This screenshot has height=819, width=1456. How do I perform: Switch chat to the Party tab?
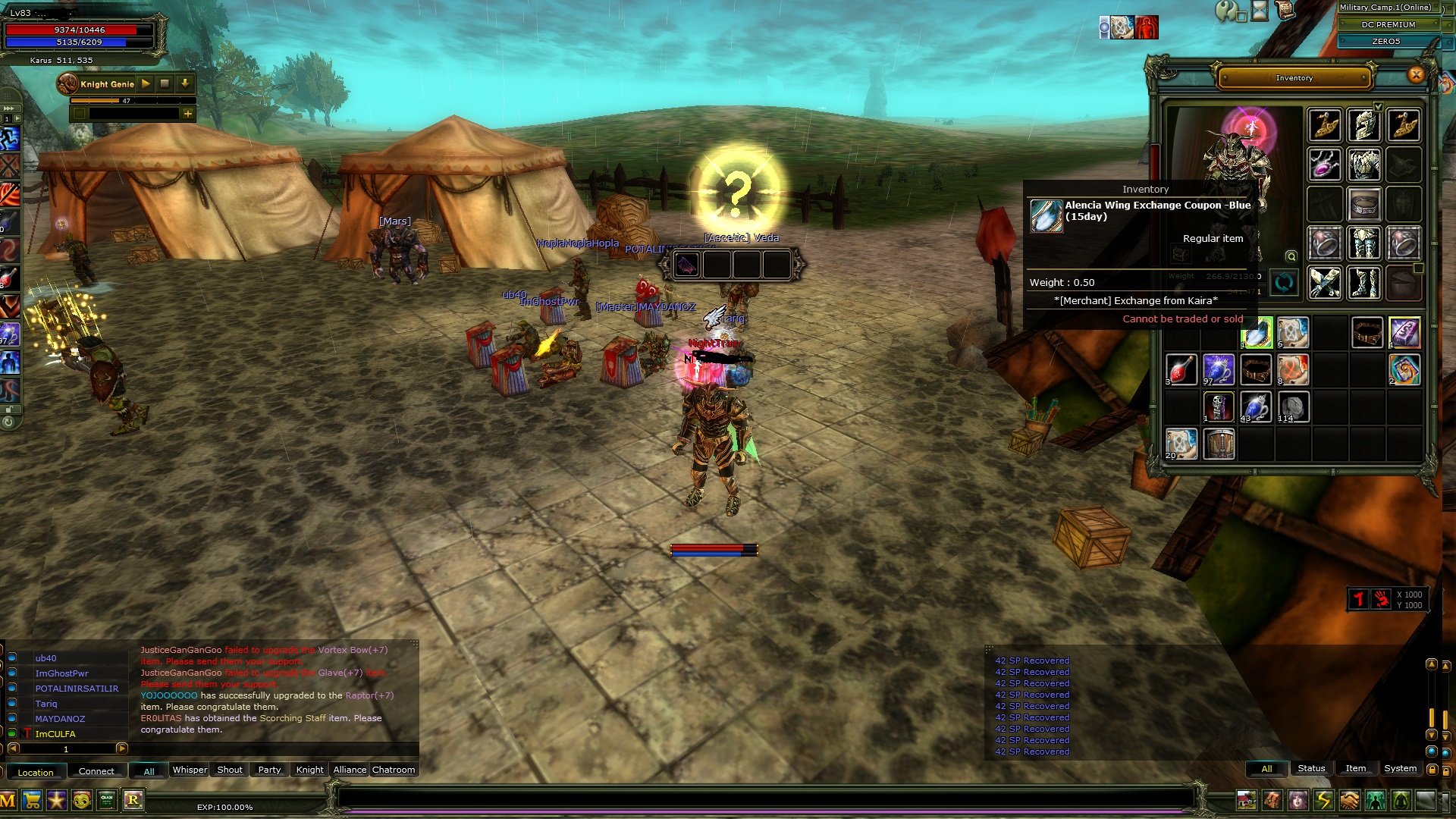click(x=269, y=770)
